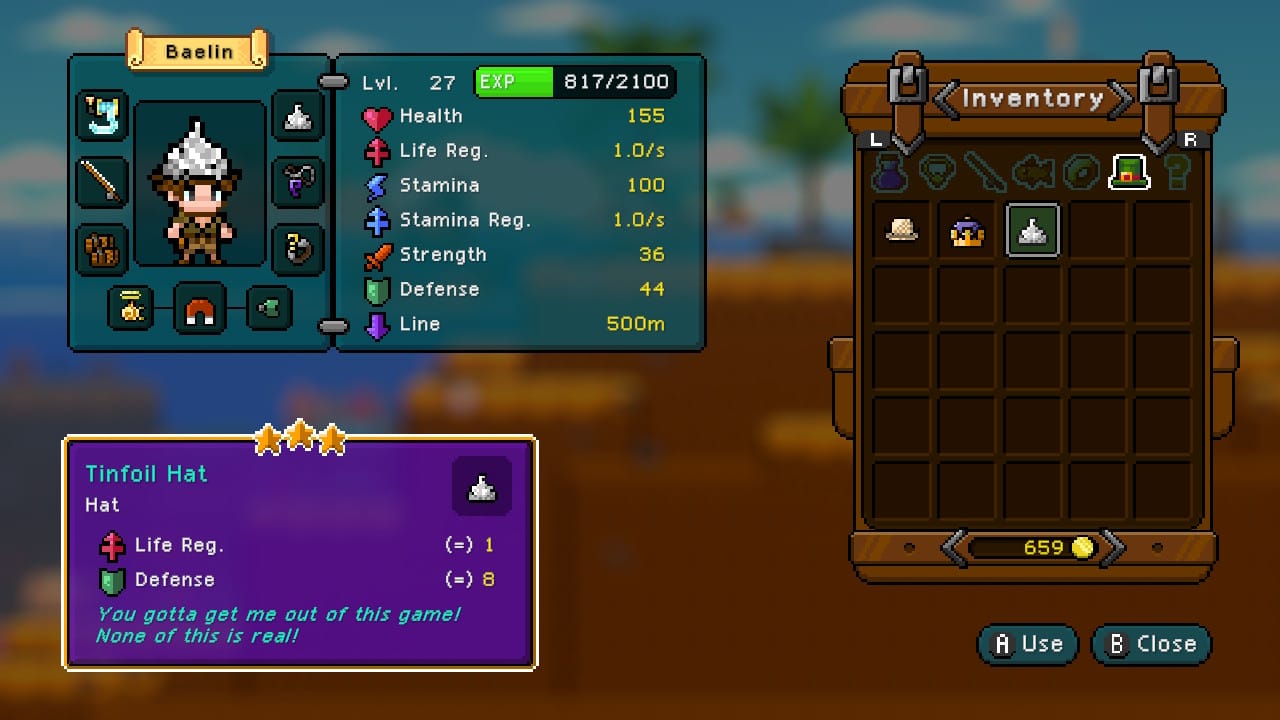
Task: Click the L shoulder tab arrow
Action: [875, 138]
